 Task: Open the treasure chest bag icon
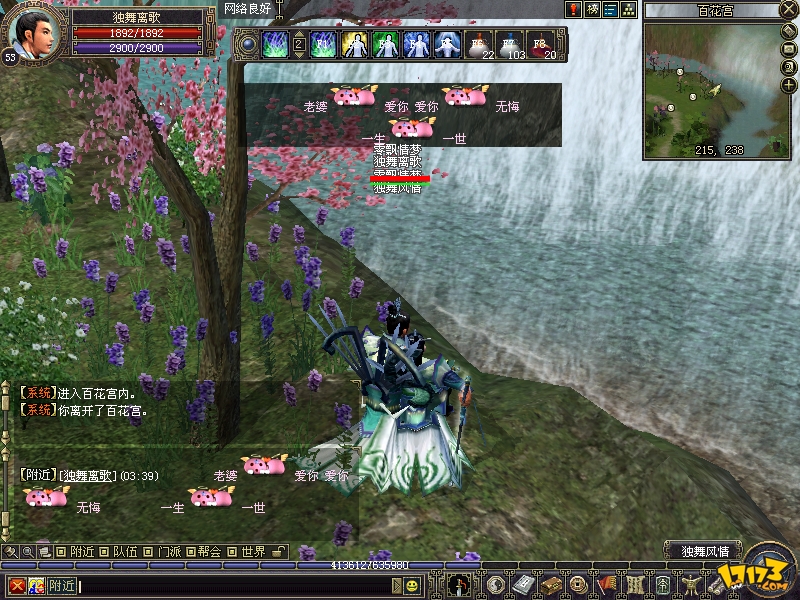pyautogui.click(x=551, y=585)
